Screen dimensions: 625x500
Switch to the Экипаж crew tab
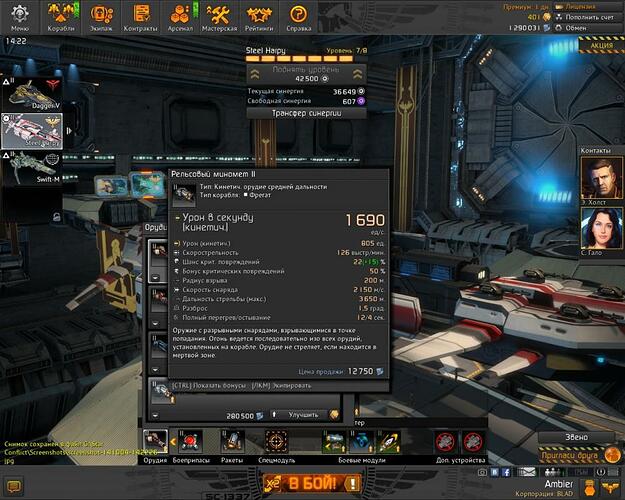[101, 16]
